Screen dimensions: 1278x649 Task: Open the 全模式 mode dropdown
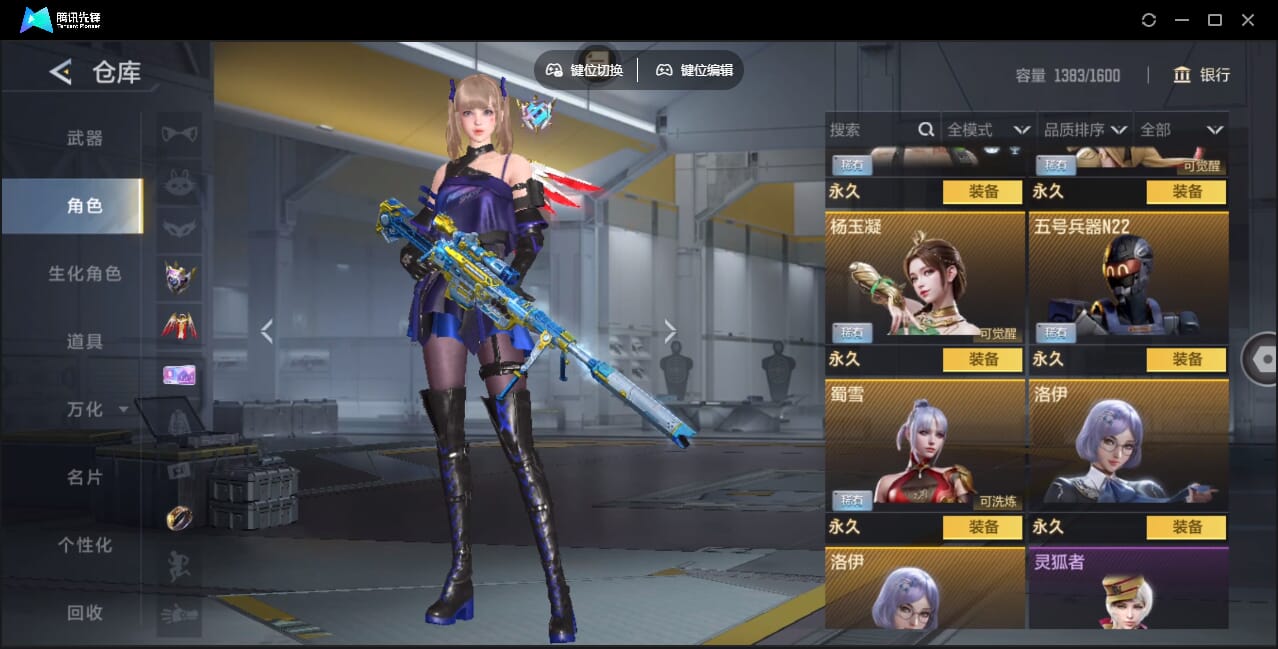(x=988, y=130)
